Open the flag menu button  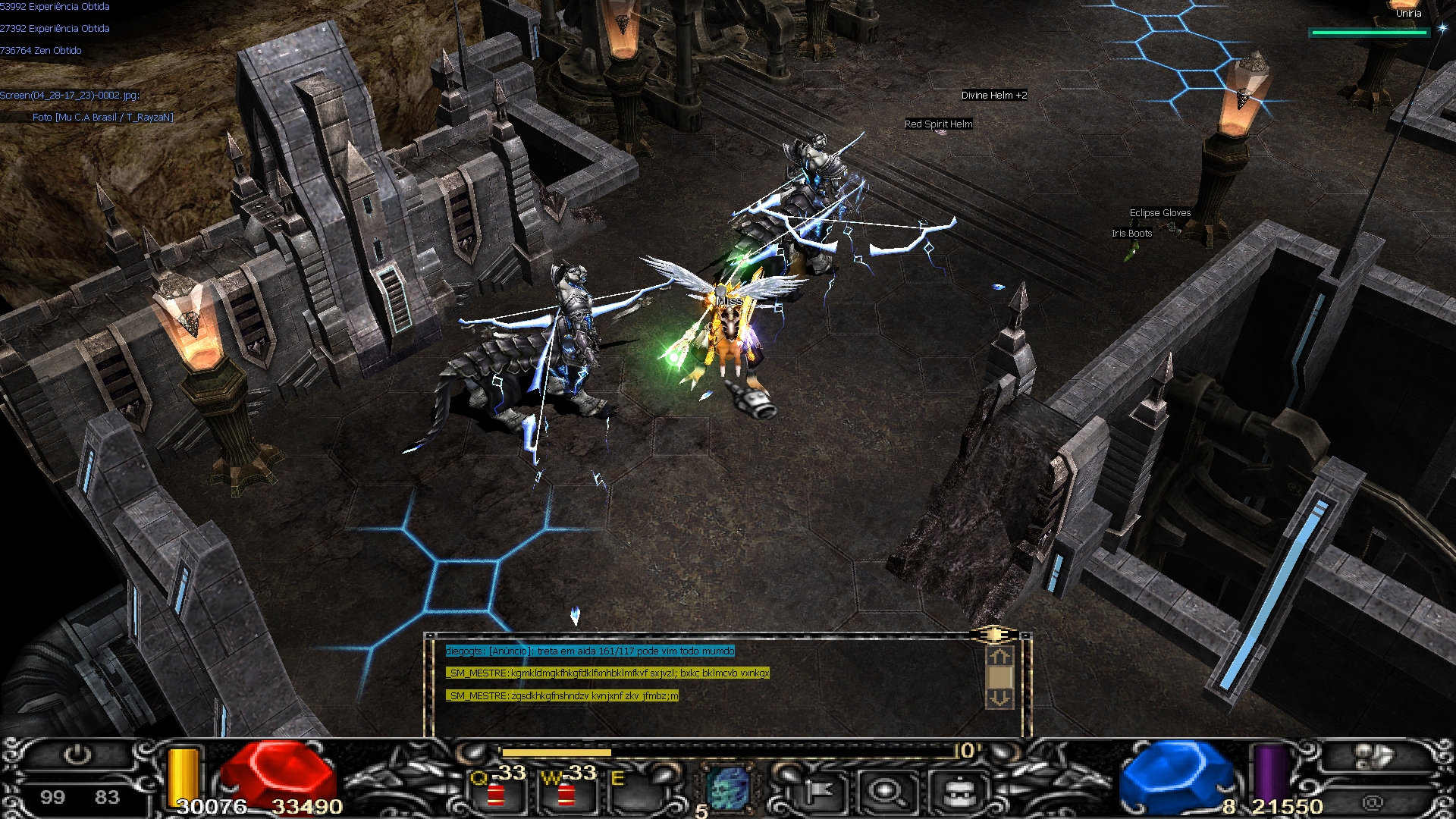[817, 792]
